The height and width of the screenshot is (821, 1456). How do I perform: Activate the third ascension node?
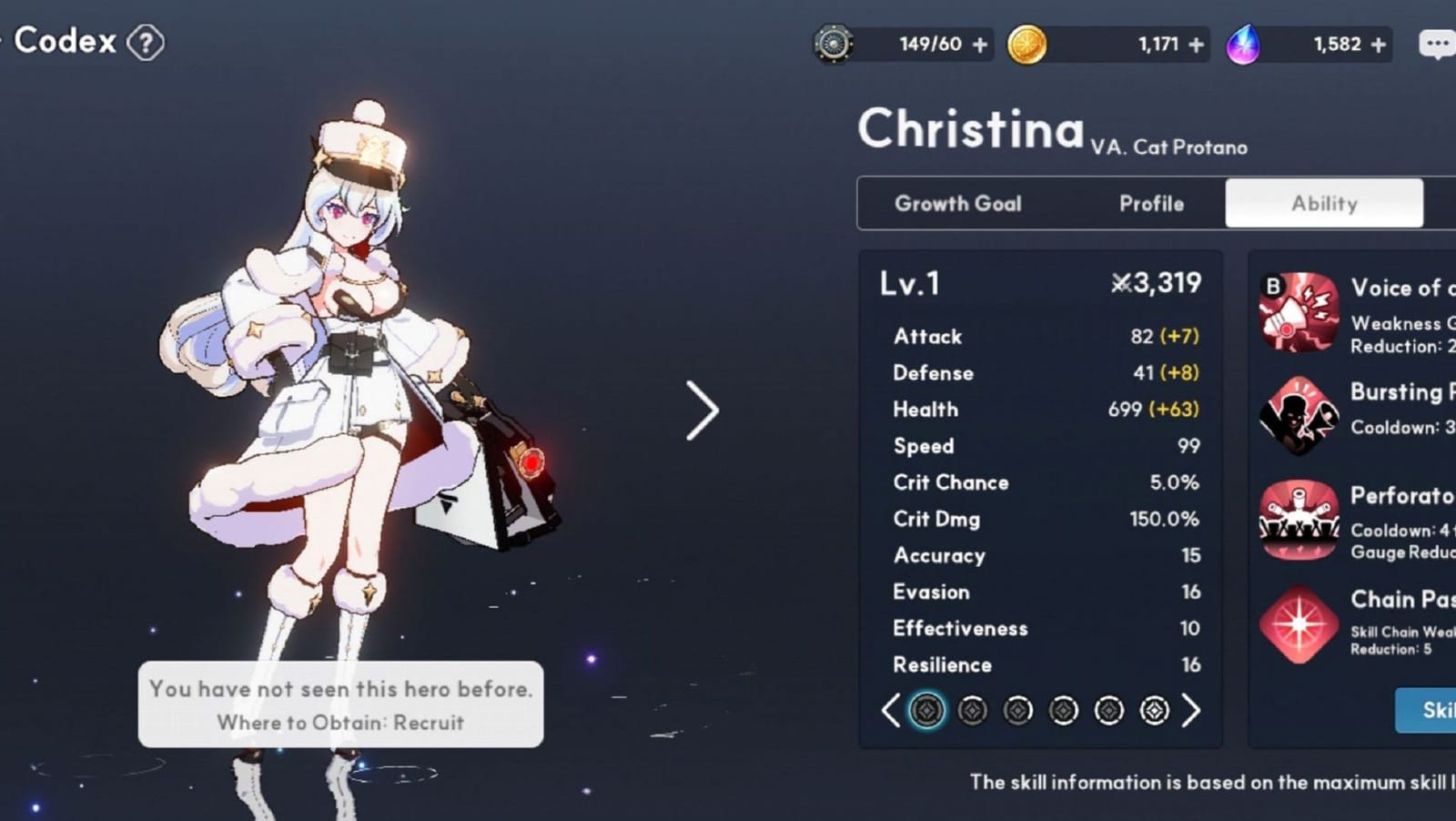click(x=1017, y=710)
